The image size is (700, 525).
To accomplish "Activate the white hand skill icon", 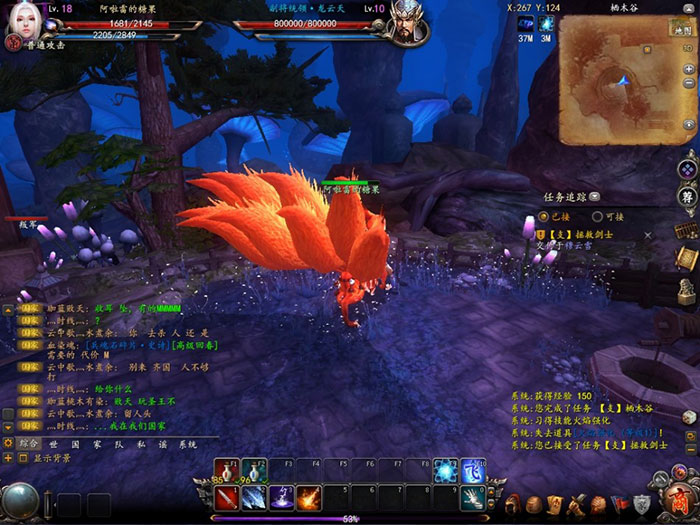I will [x=472, y=497].
